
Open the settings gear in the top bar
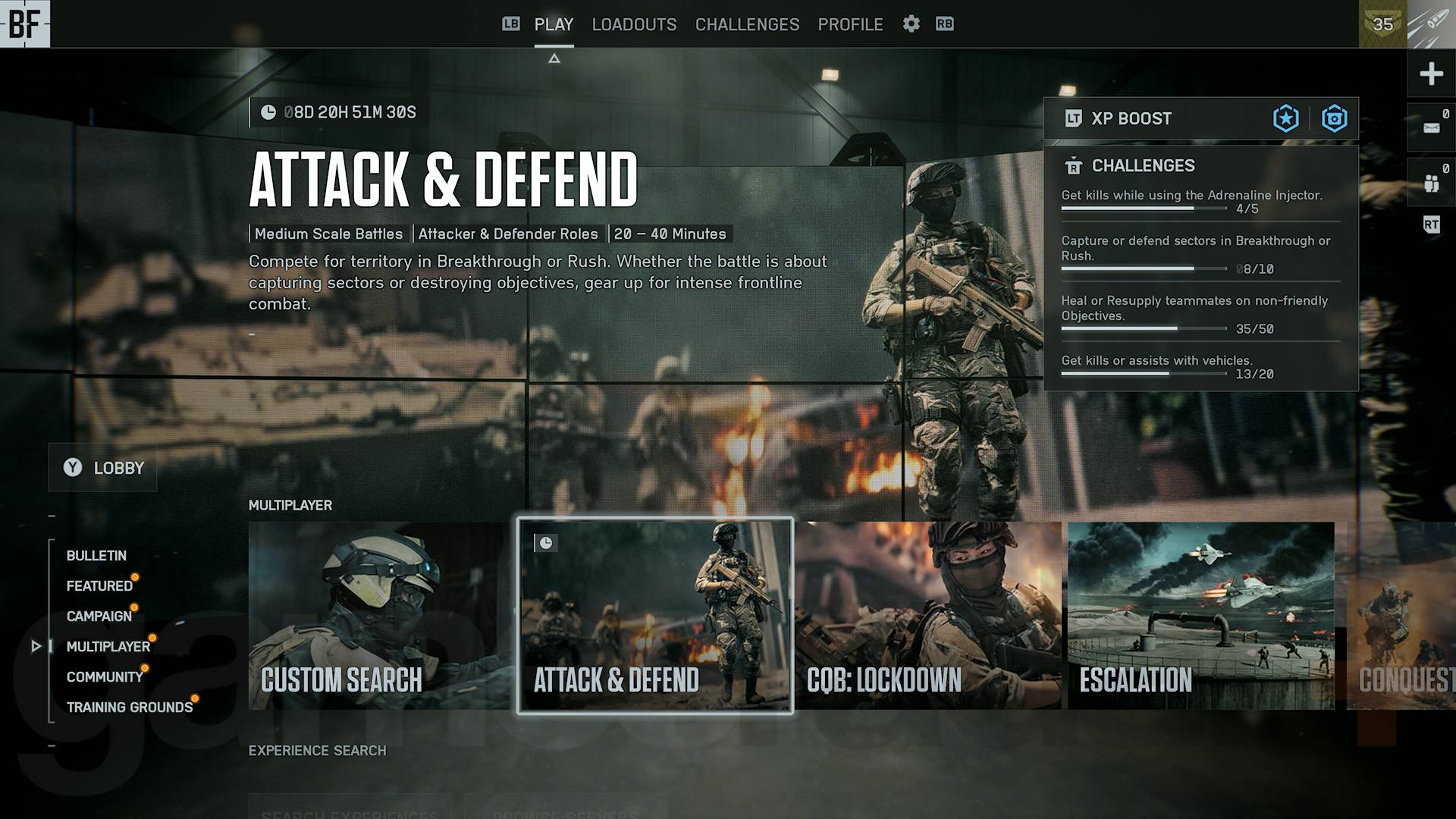(x=911, y=24)
